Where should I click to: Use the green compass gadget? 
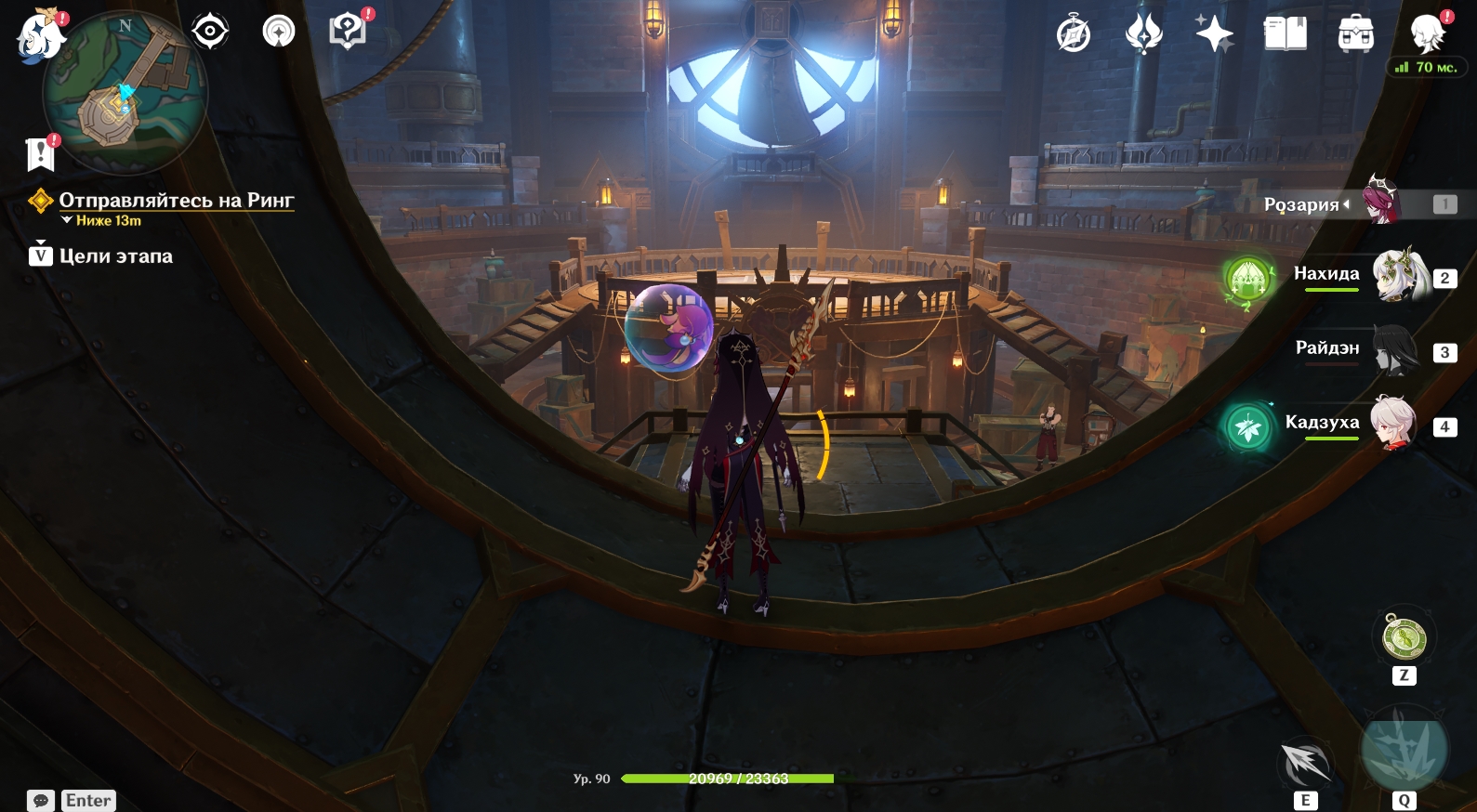[x=1404, y=638]
